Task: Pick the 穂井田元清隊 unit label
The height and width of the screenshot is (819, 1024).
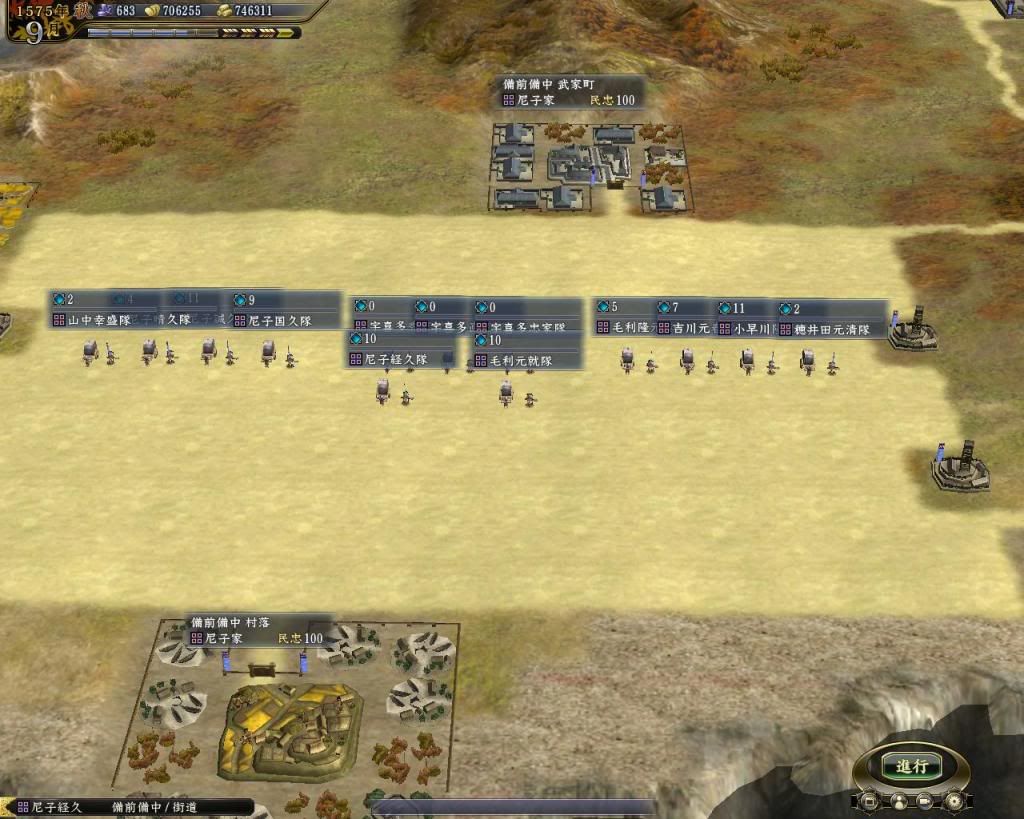Action: 832,328
